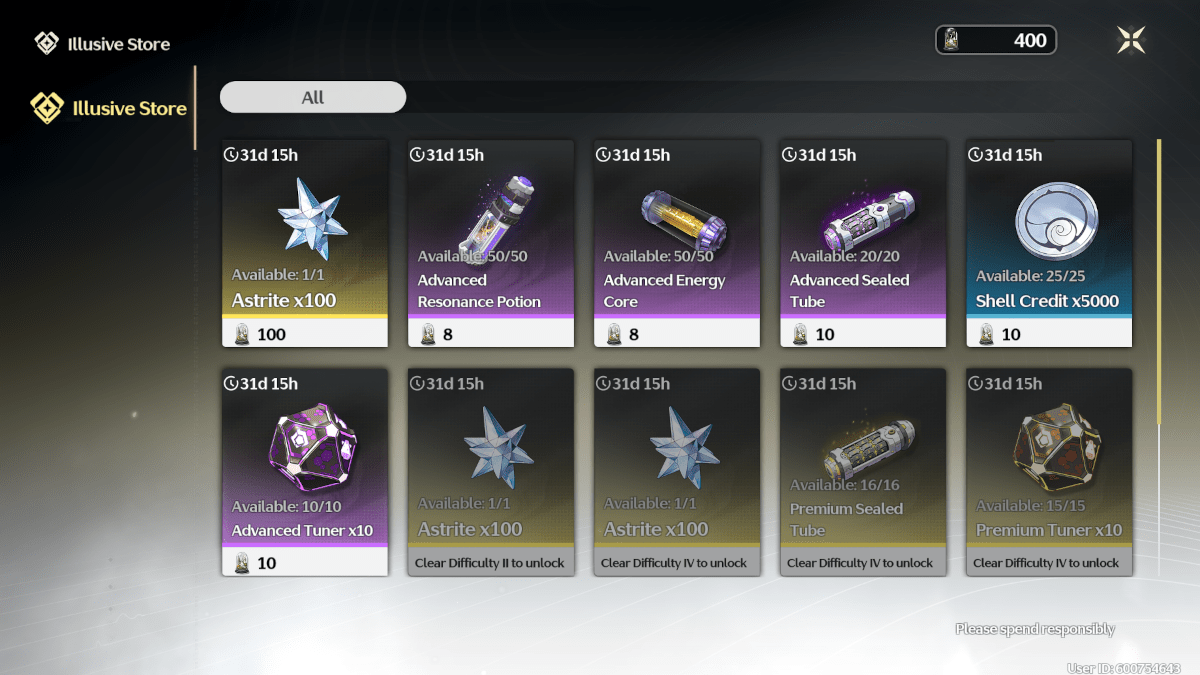Purchase the Shell Credit x5000 pack

[x=1049, y=243]
